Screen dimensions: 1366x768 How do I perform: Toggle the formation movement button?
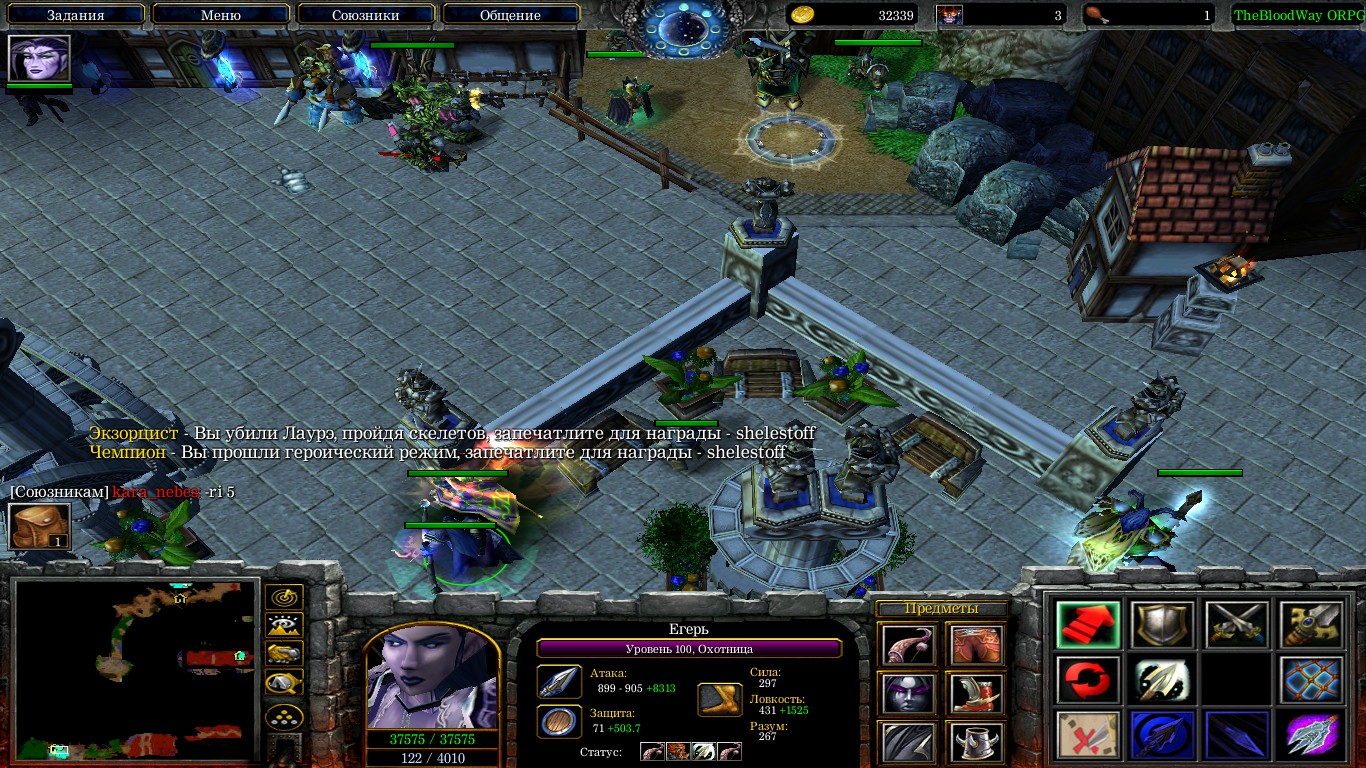[284, 717]
